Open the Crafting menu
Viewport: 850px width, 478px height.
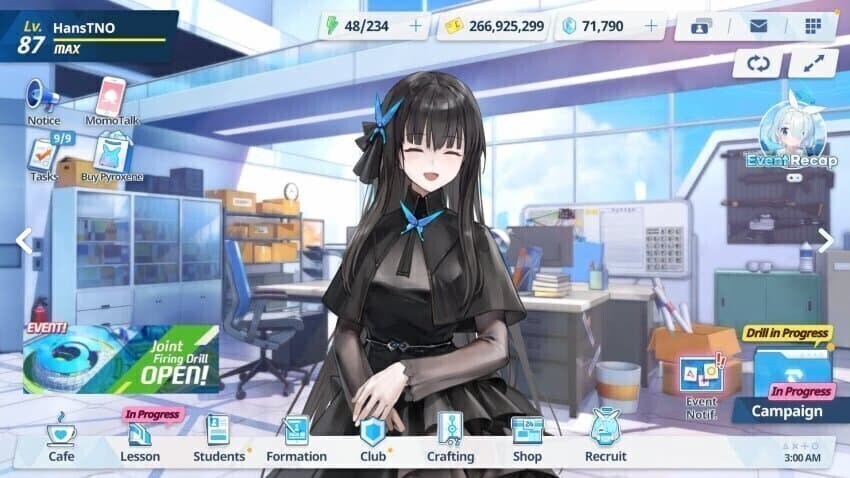point(450,439)
